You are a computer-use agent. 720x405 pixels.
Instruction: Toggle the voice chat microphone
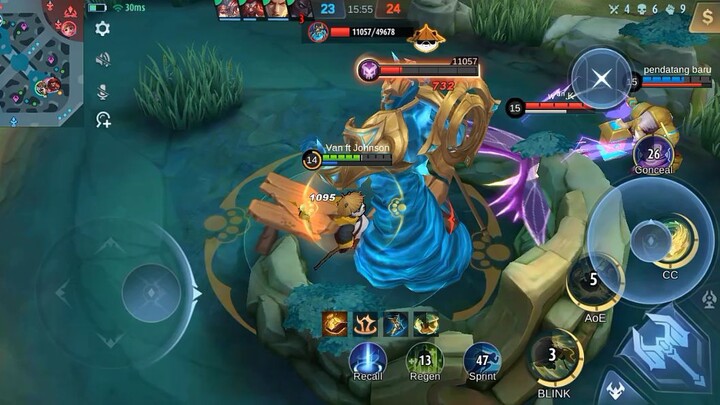tap(102, 91)
